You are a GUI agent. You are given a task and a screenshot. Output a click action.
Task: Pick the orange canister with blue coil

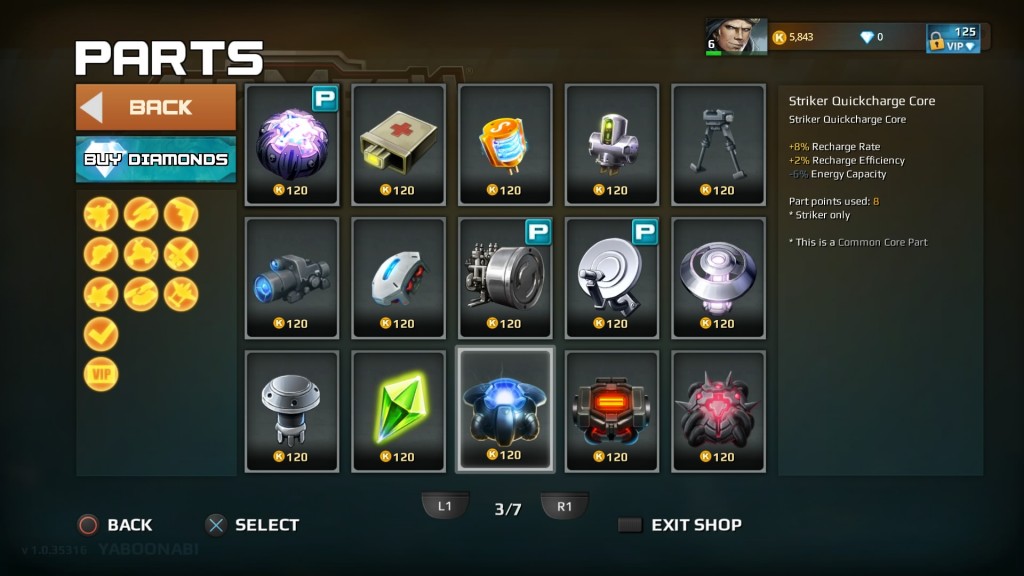[x=505, y=144]
